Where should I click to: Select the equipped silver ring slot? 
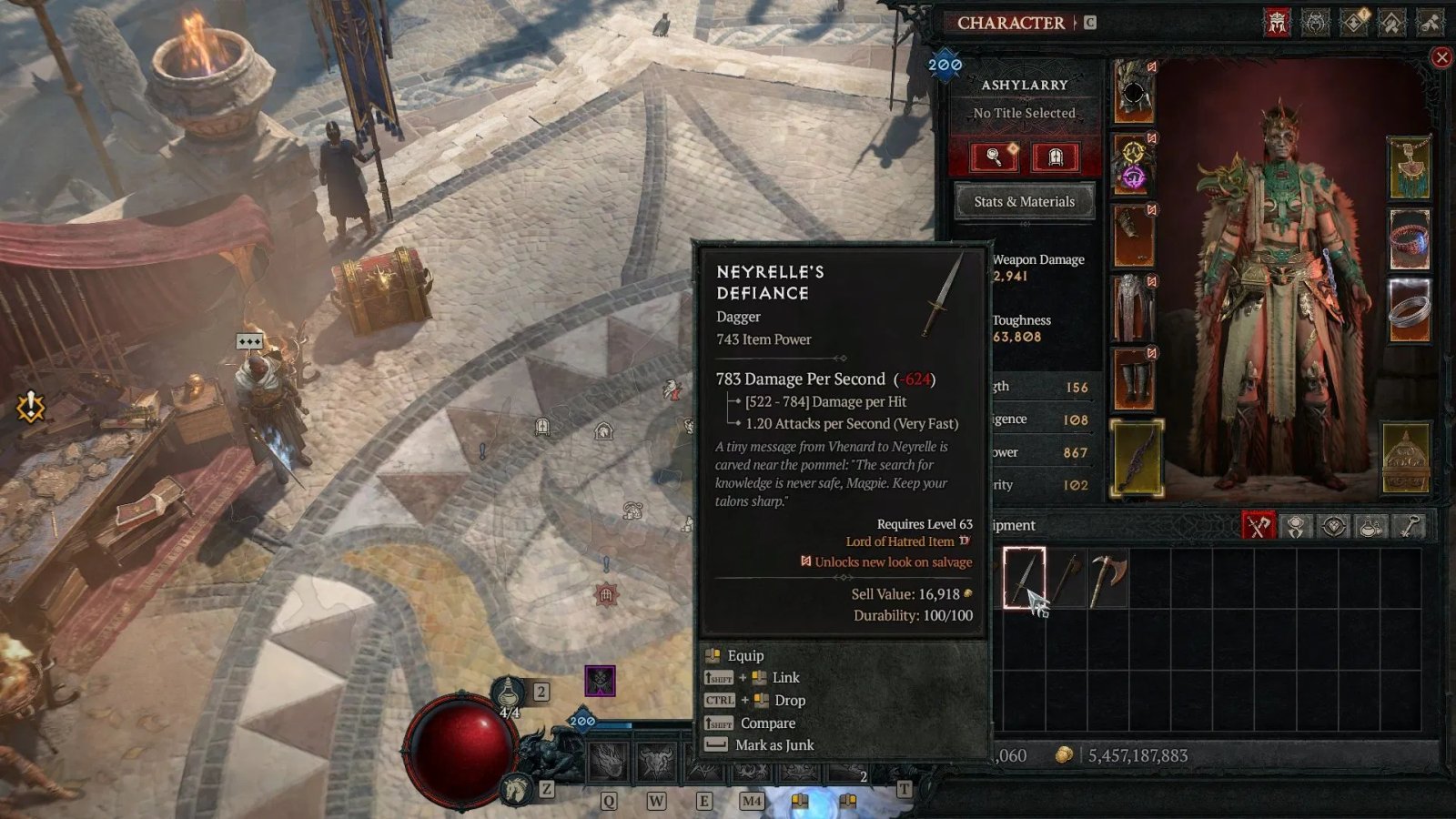click(x=1409, y=310)
